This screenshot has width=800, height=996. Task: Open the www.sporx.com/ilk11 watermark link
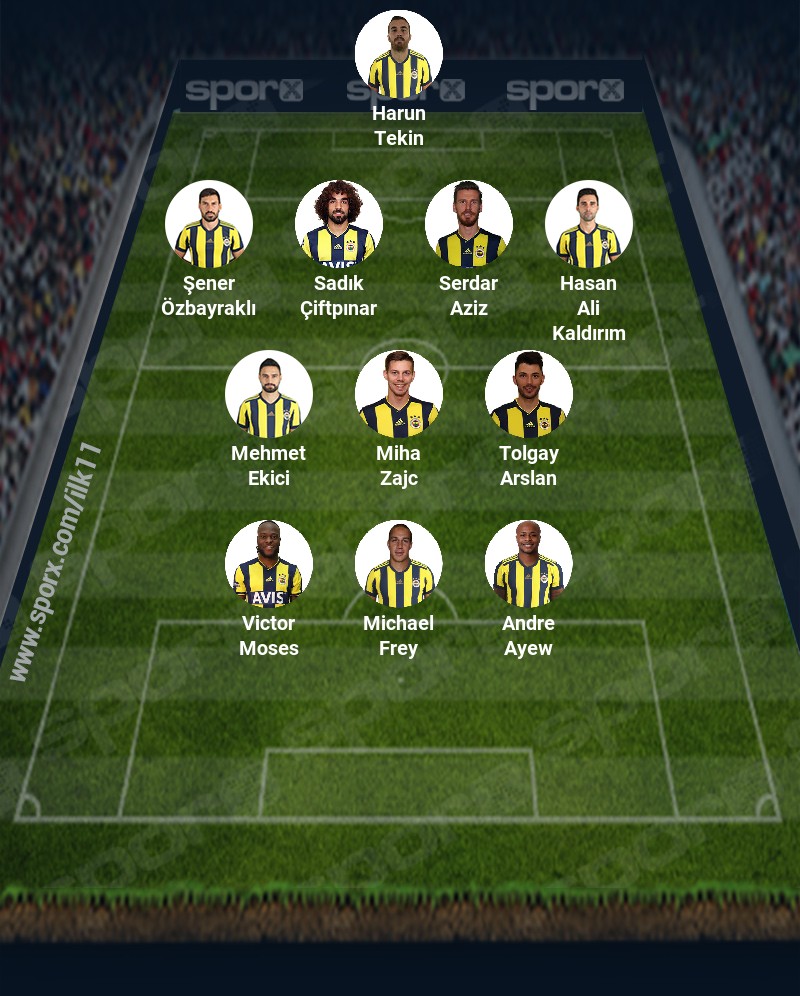click(x=57, y=562)
